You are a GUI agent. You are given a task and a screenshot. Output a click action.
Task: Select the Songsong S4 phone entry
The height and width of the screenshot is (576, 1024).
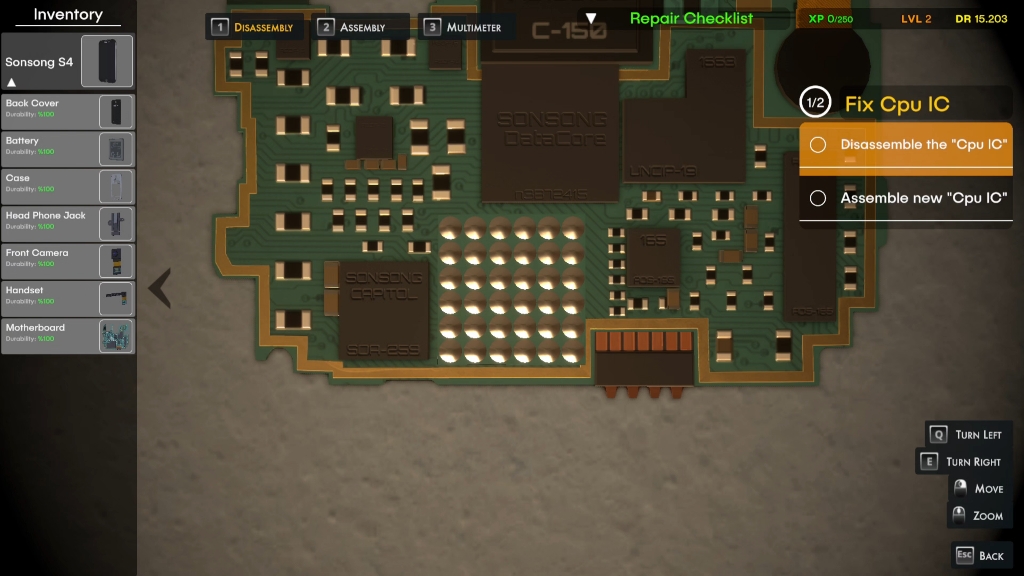click(x=68, y=62)
